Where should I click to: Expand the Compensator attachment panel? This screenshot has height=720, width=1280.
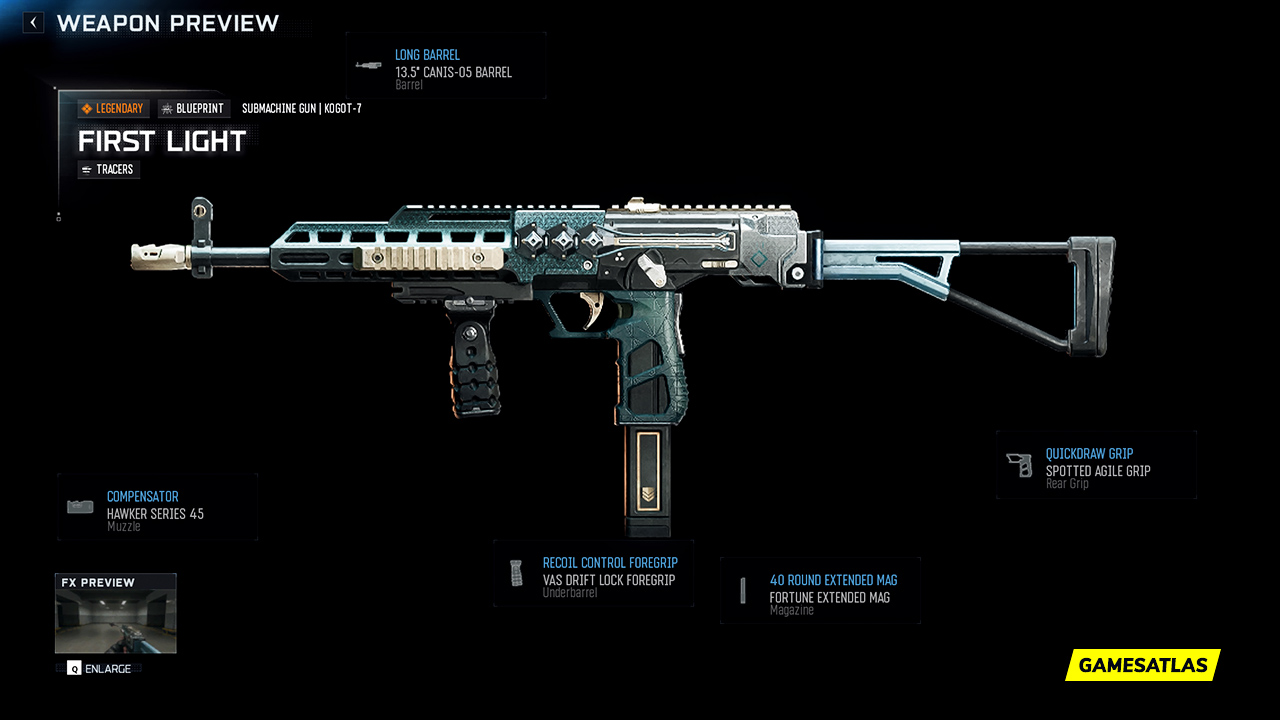point(158,506)
